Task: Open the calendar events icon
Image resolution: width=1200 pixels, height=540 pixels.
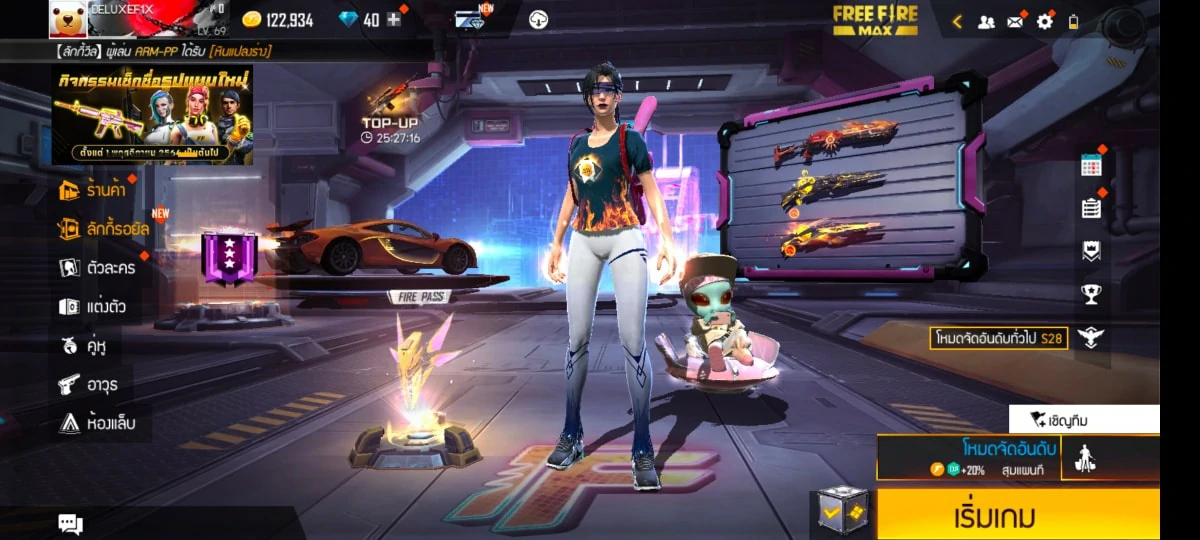Action: click(1091, 166)
